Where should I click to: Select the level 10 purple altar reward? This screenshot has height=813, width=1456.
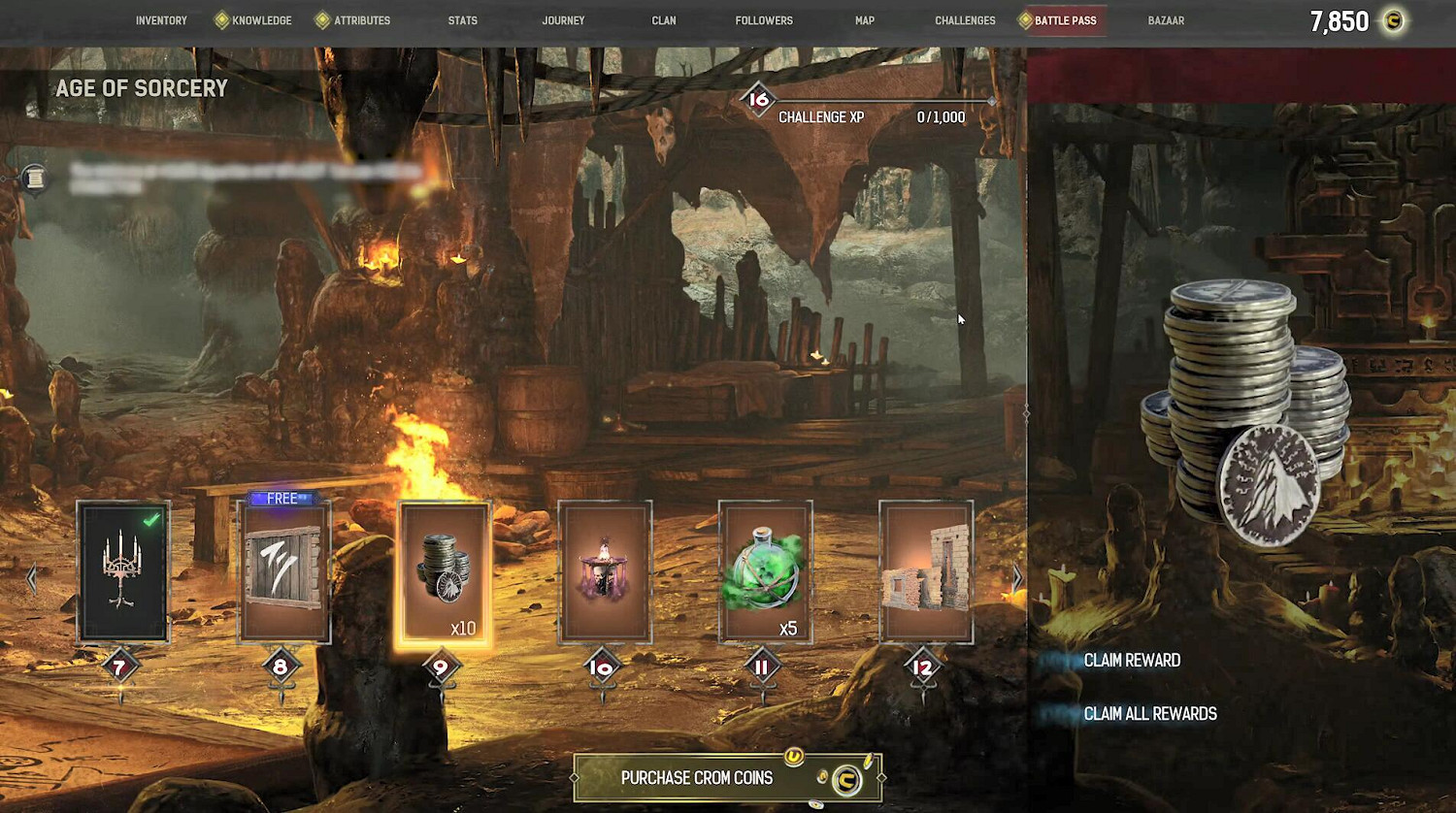605,571
